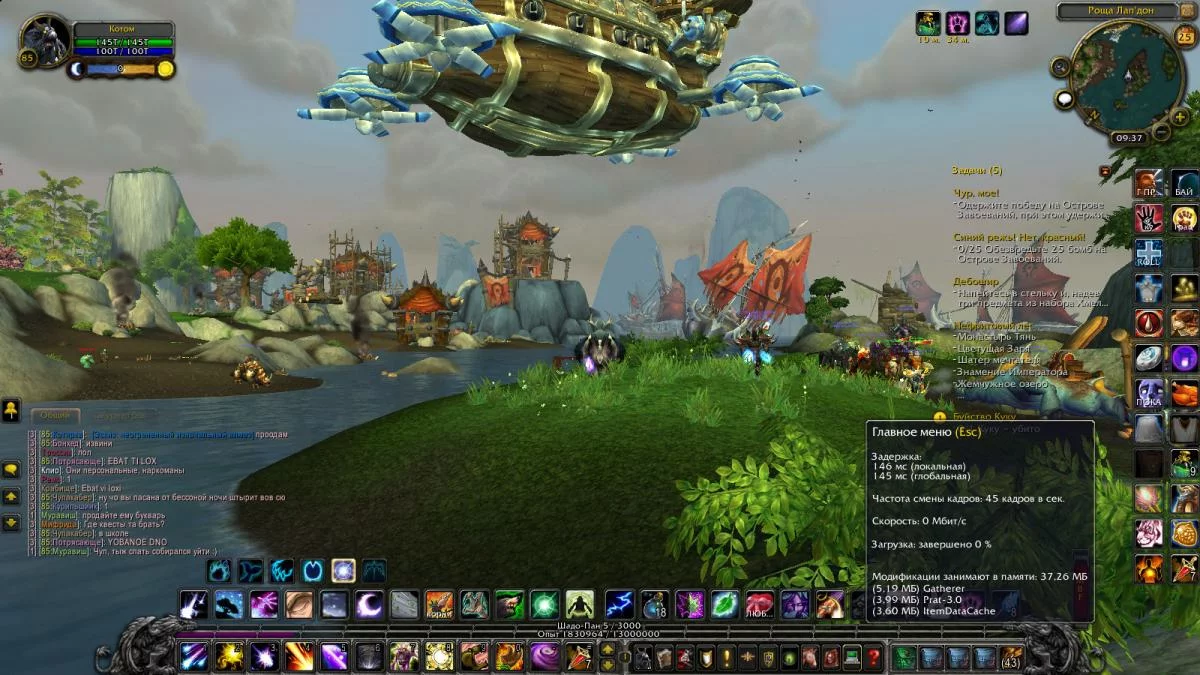The height and width of the screenshot is (675, 1200).
Task: Use the green leaf ability icon
Action: pyautogui.click(x=724, y=604)
